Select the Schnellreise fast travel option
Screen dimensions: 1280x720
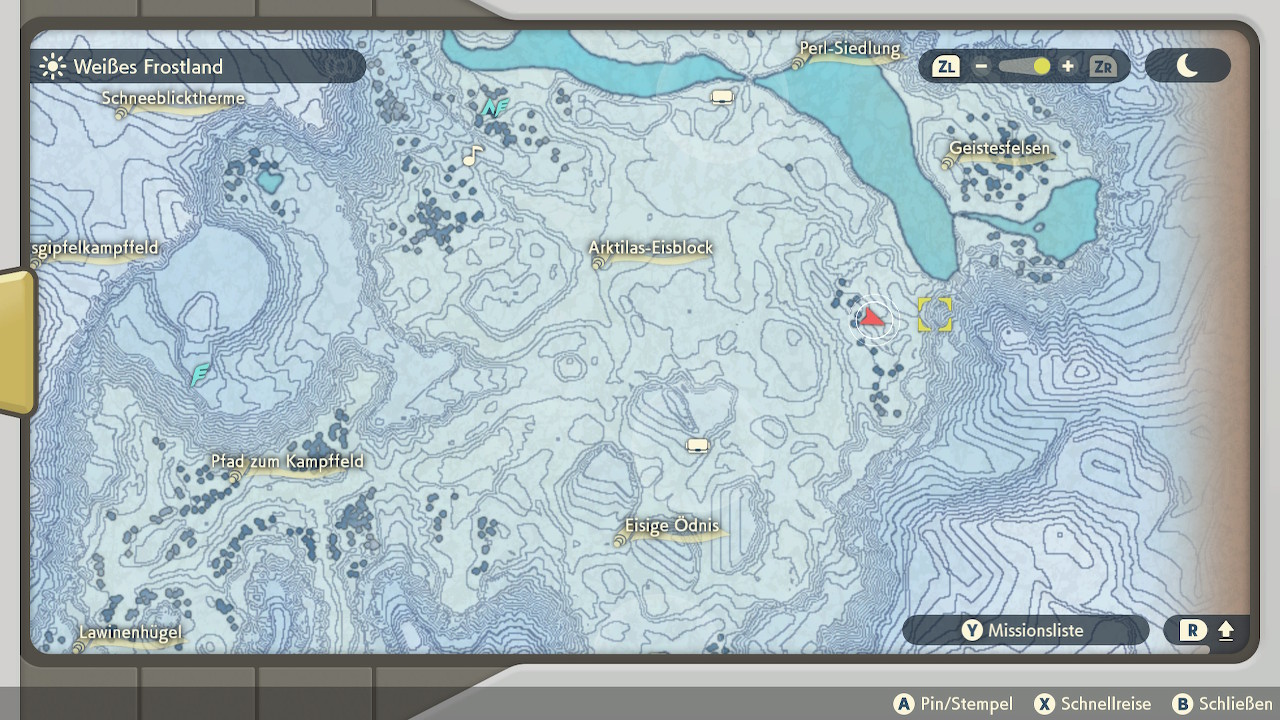pyautogui.click(x=1093, y=704)
